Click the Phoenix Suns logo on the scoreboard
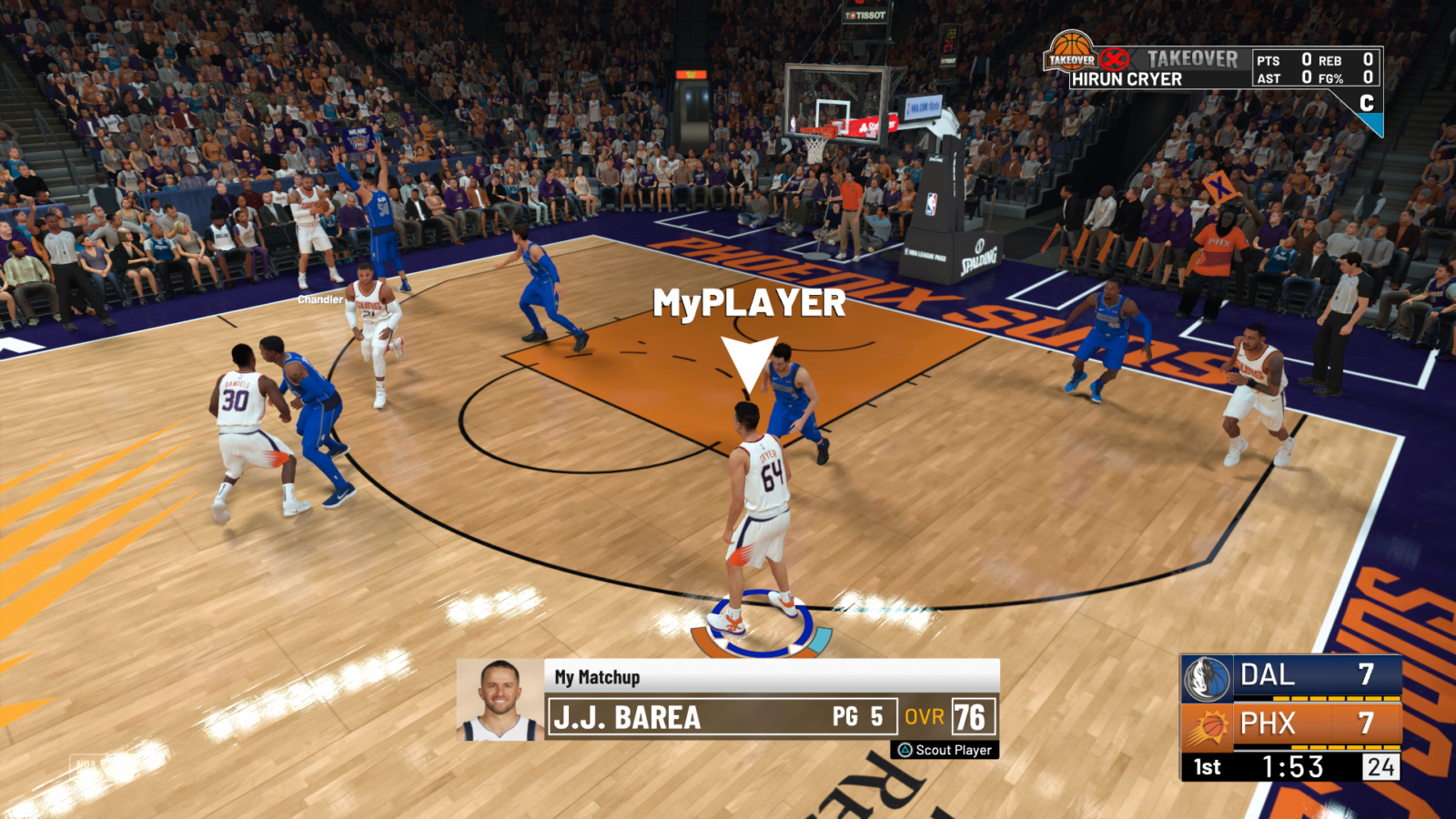1456x819 pixels. pyautogui.click(x=1210, y=725)
